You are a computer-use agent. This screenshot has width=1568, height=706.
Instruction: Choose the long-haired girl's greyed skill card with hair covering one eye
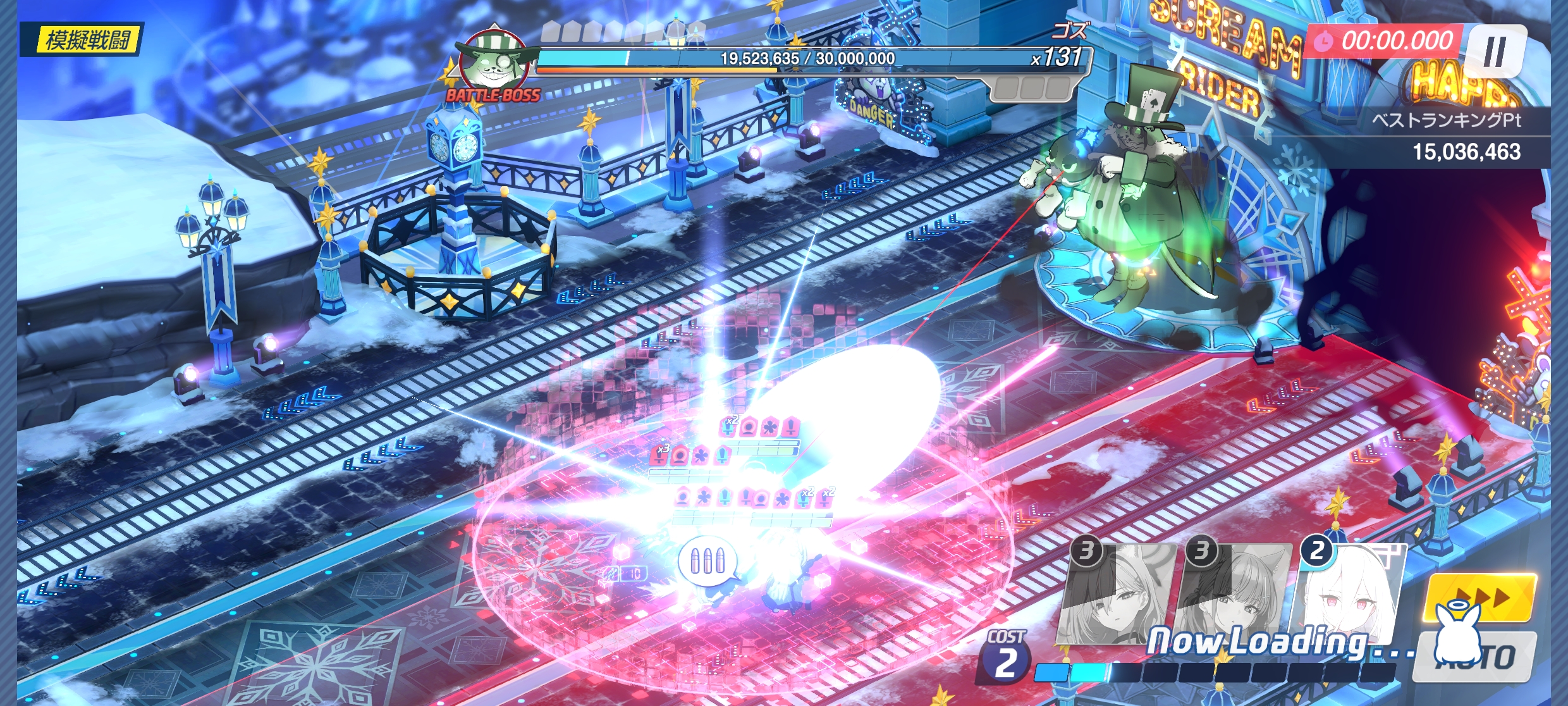pos(1118,595)
